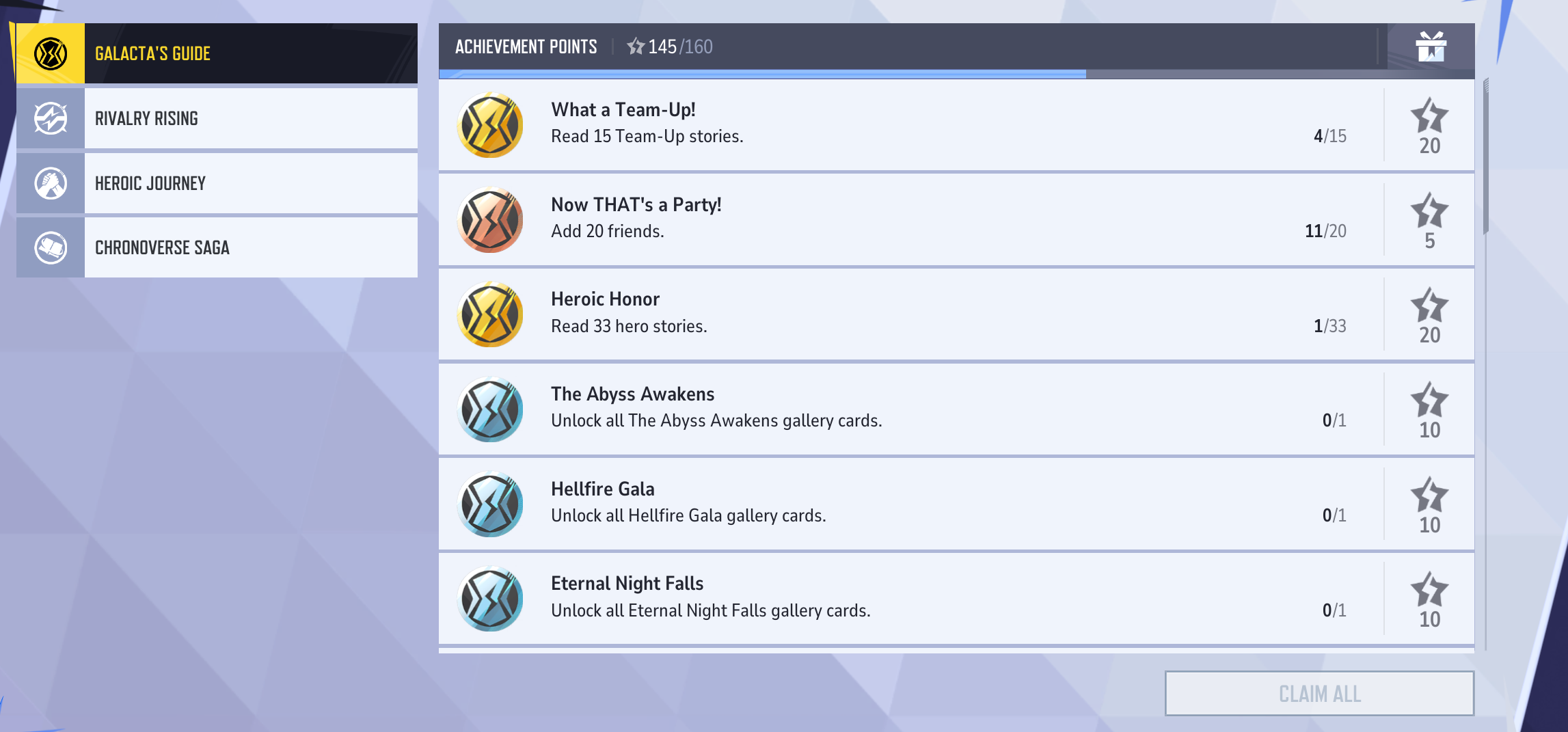Click the 10-point star beside The Abyss Awakens
1568x732 pixels.
point(1430,403)
